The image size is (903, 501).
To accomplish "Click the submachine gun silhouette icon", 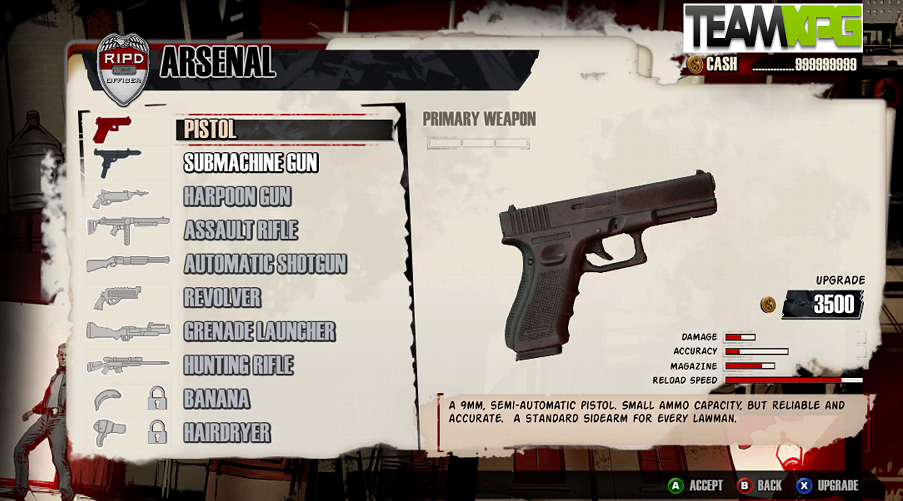I will tap(117, 161).
